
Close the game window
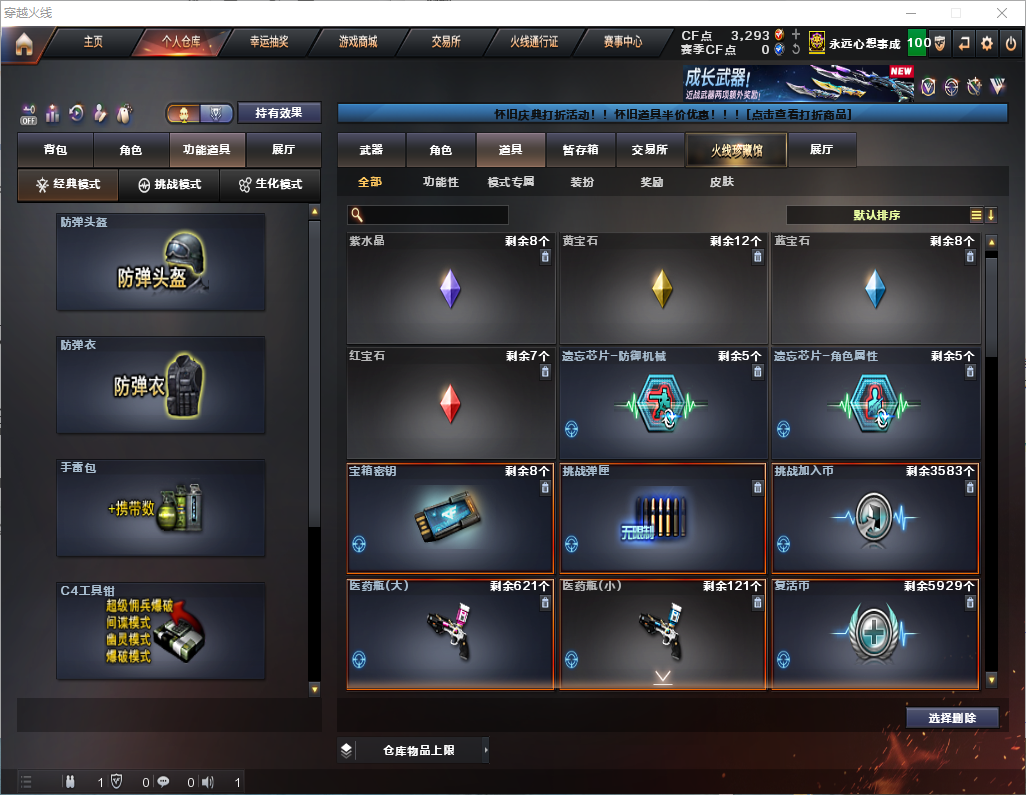[x=1002, y=12]
